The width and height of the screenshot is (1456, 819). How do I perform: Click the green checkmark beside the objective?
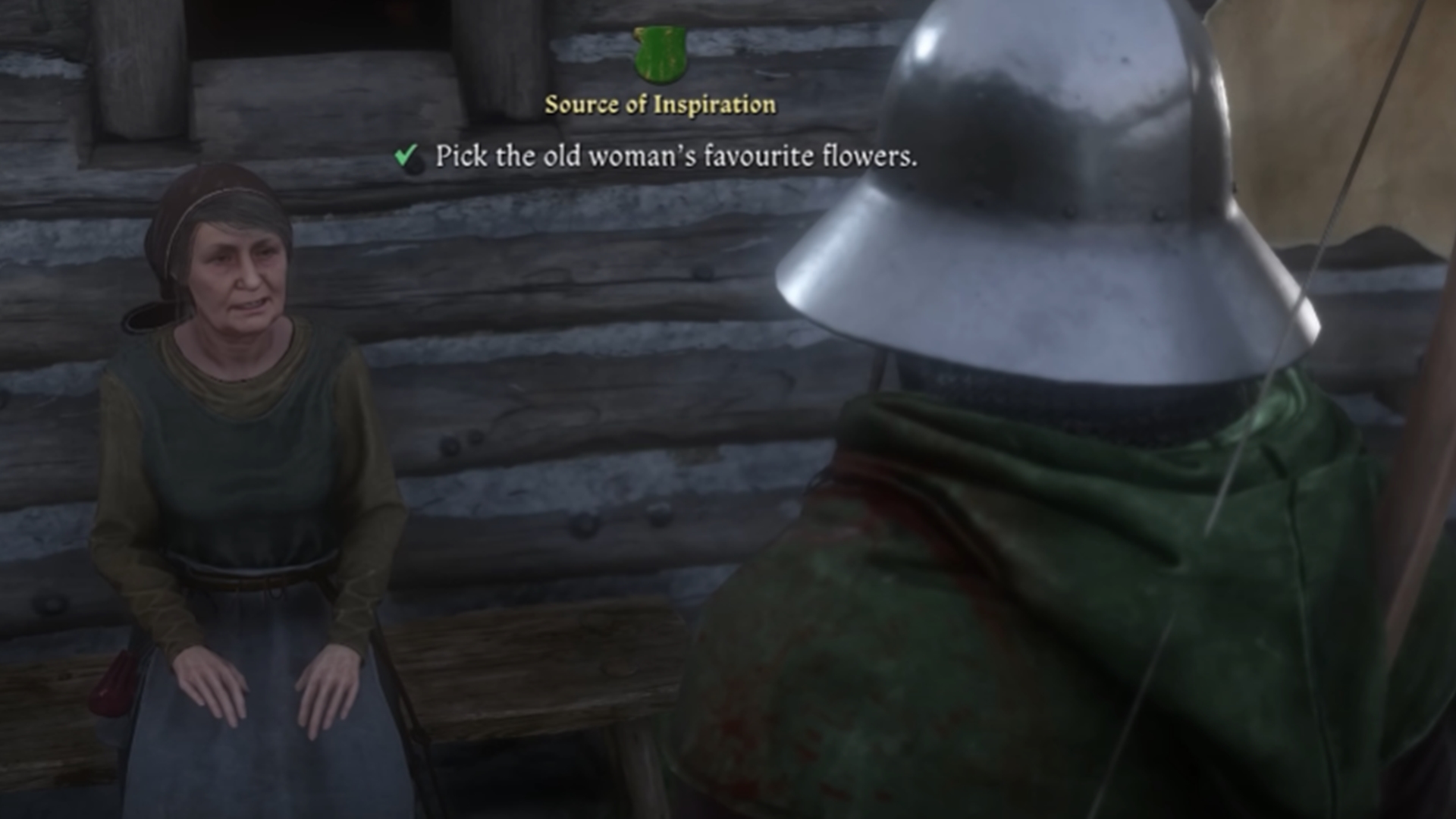(x=406, y=155)
